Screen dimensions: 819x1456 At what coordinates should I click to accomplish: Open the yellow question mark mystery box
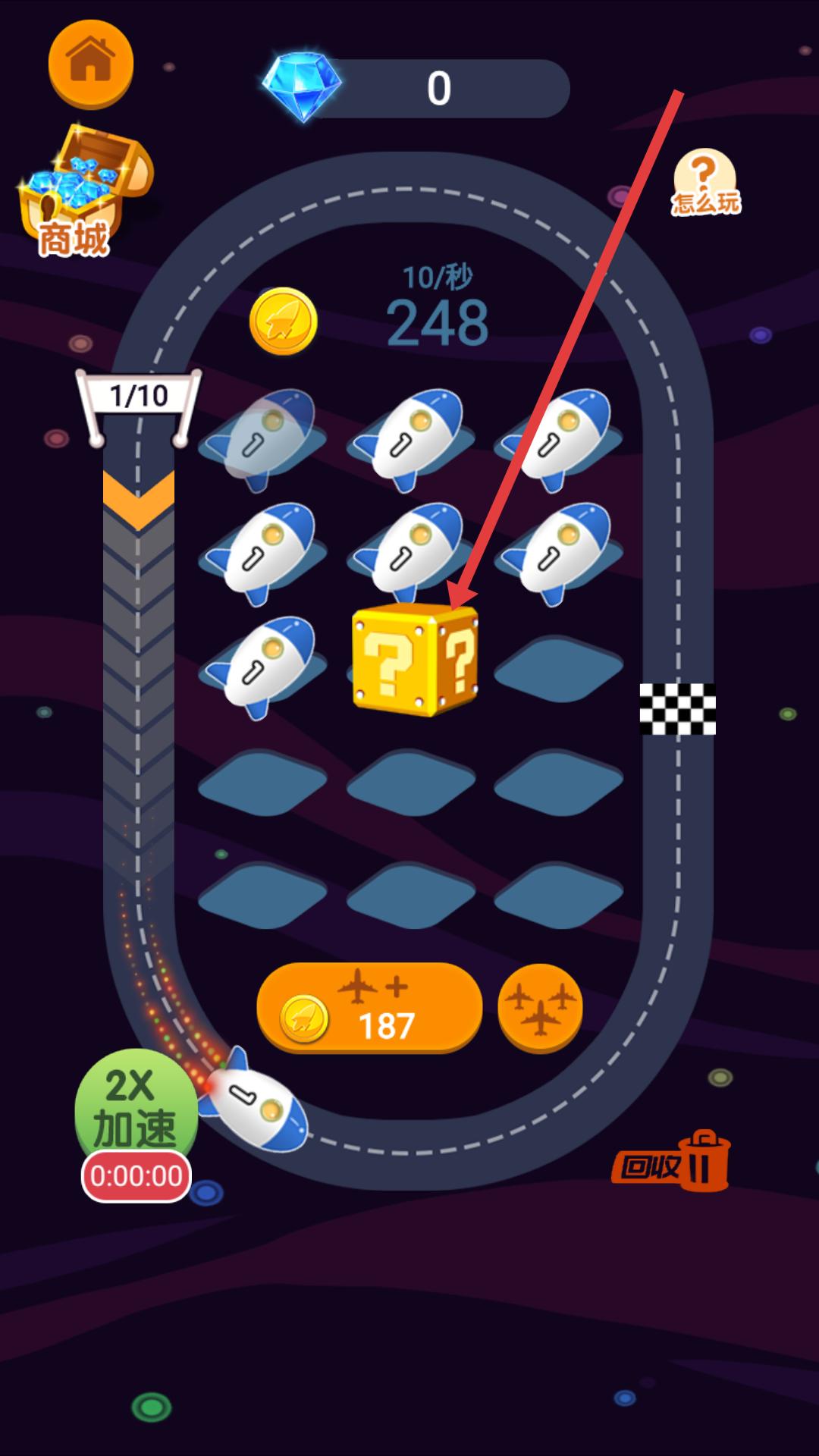414,660
